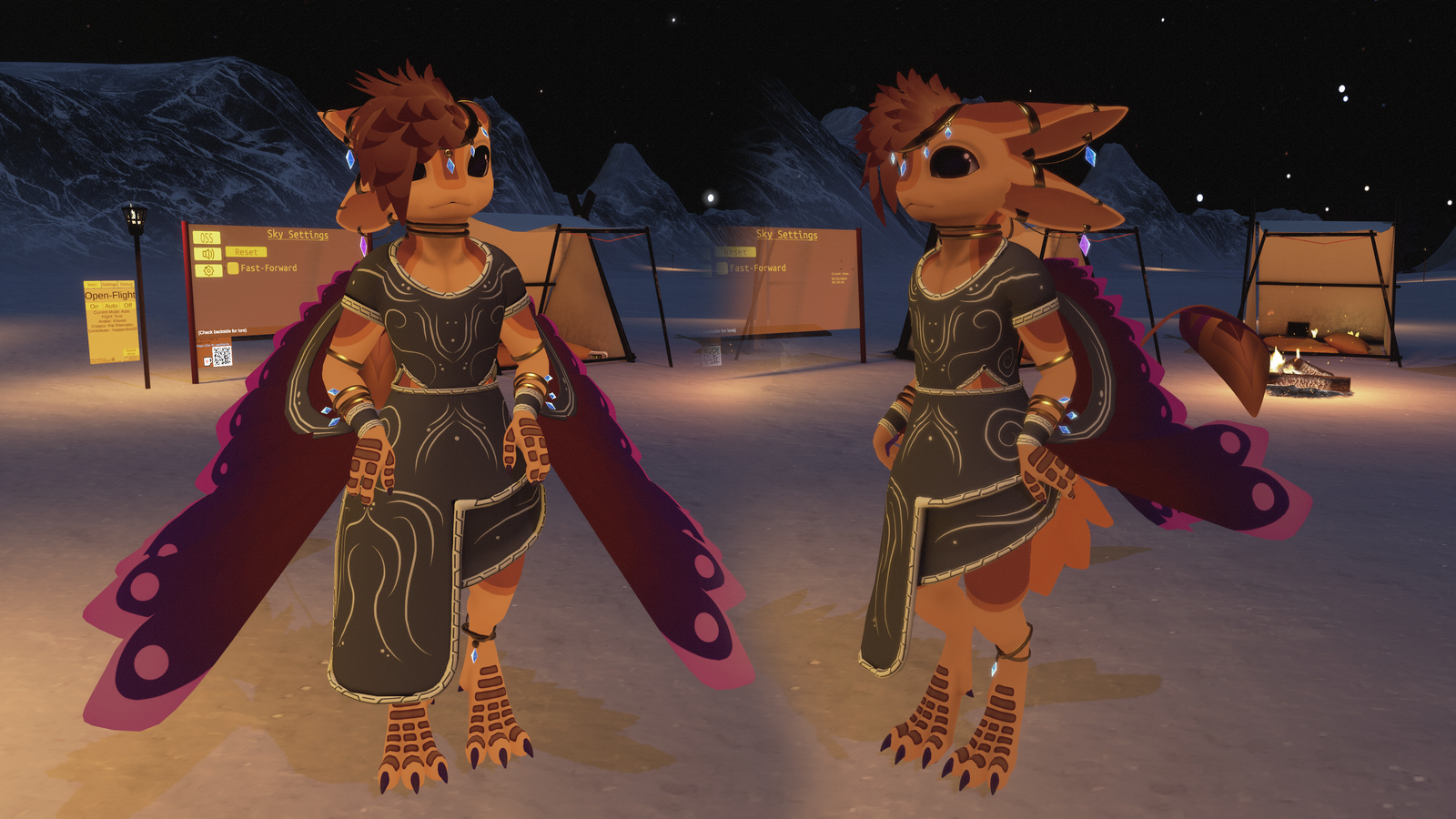The width and height of the screenshot is (1456, 819).
Task: Switch to the Open-Flight Main tab
Action: point(92,285)
